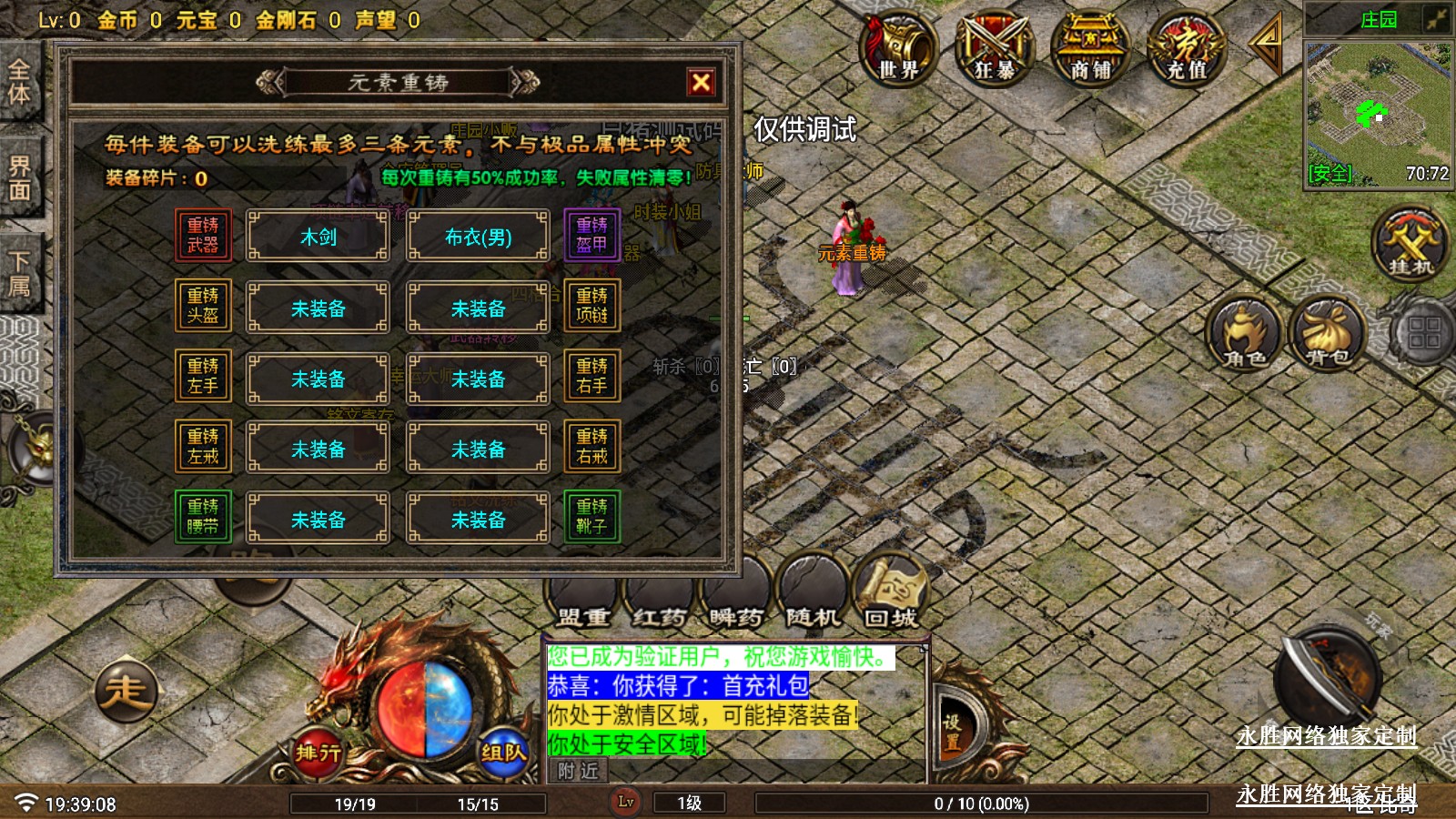Select the 布衣(男) armor slot
This screenshot has width=1456, height=819.
pos(478,237)
